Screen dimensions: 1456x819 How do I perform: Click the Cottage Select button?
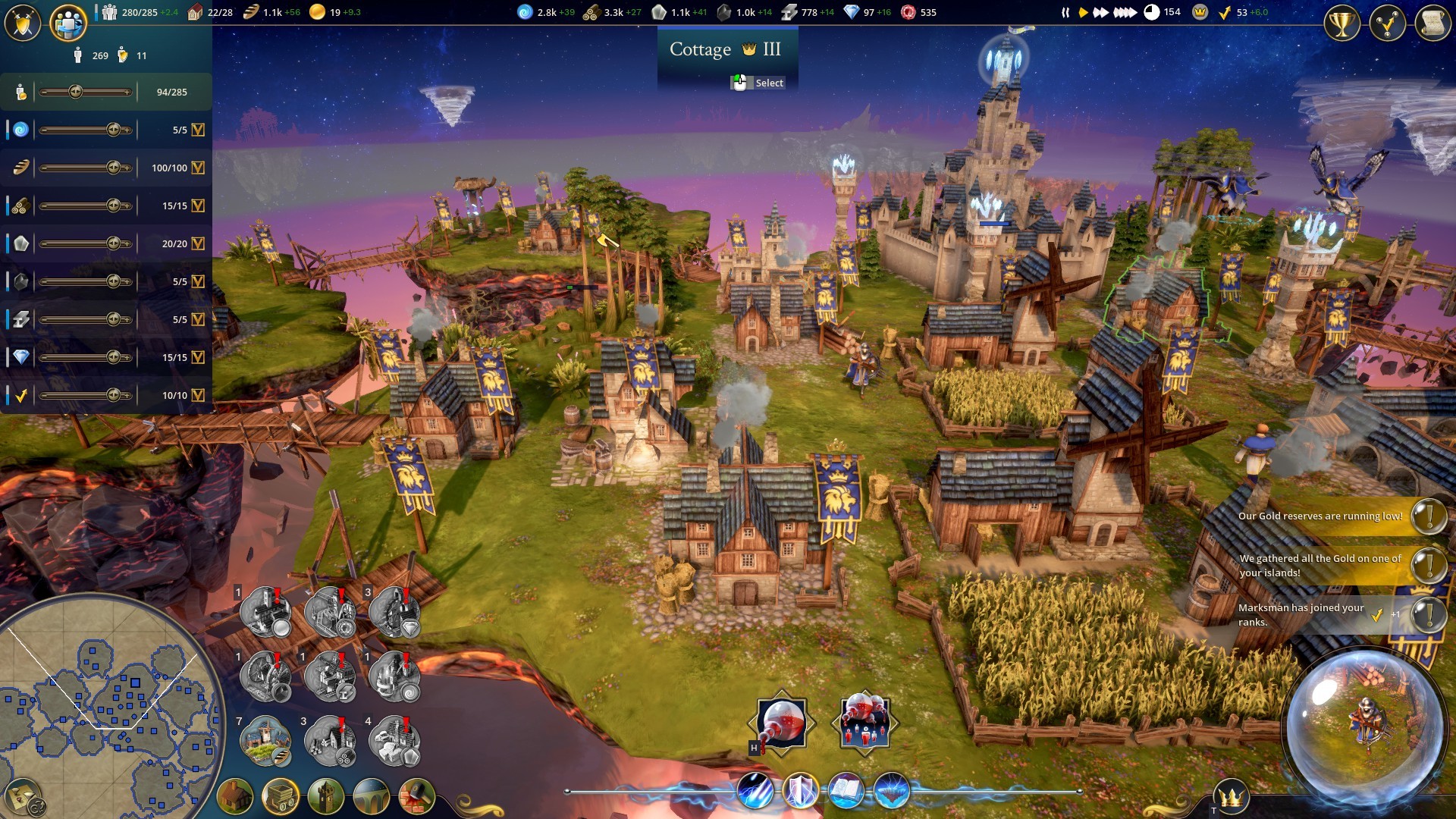tap(759, 83)
